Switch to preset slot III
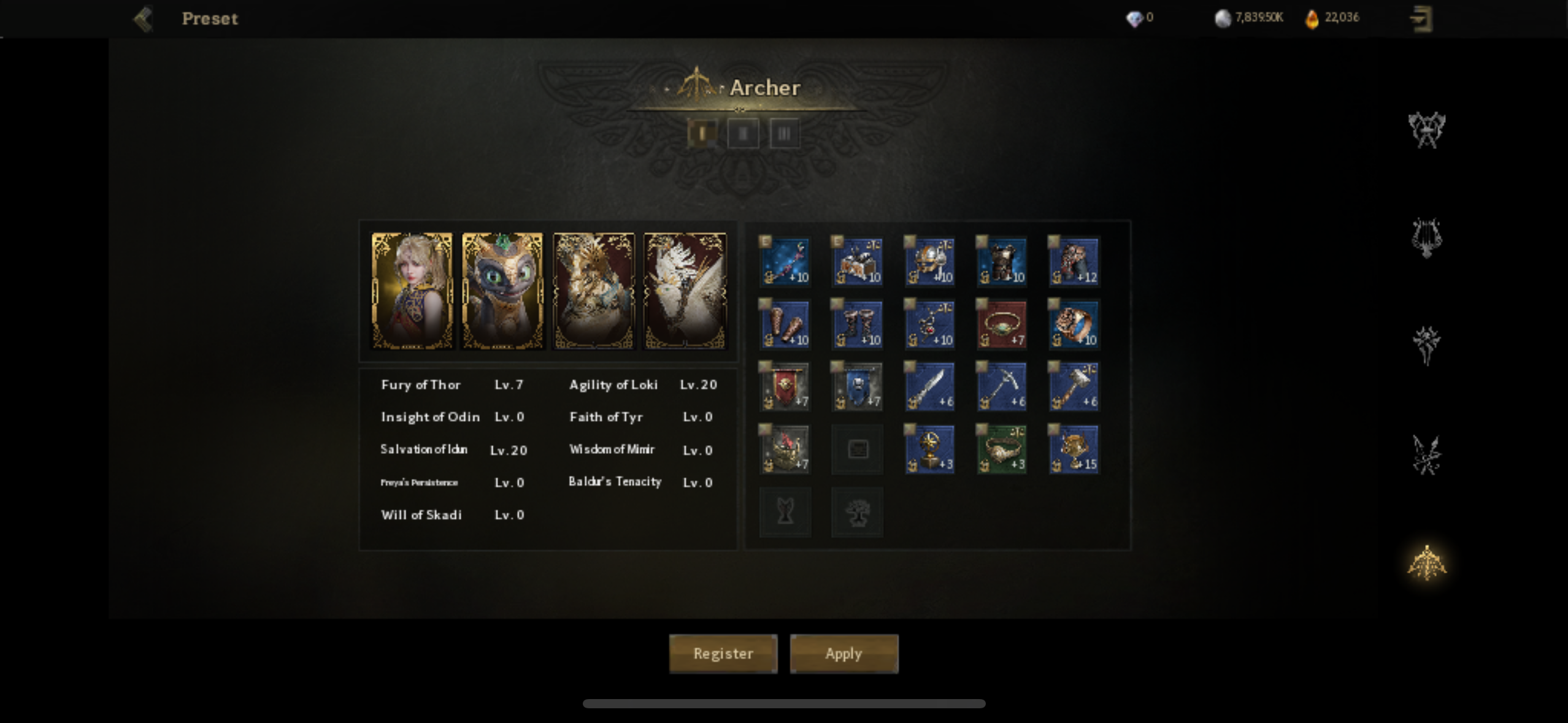This screenshot has width=1568, height=723. pyautogui.click(x=784, y=133)
